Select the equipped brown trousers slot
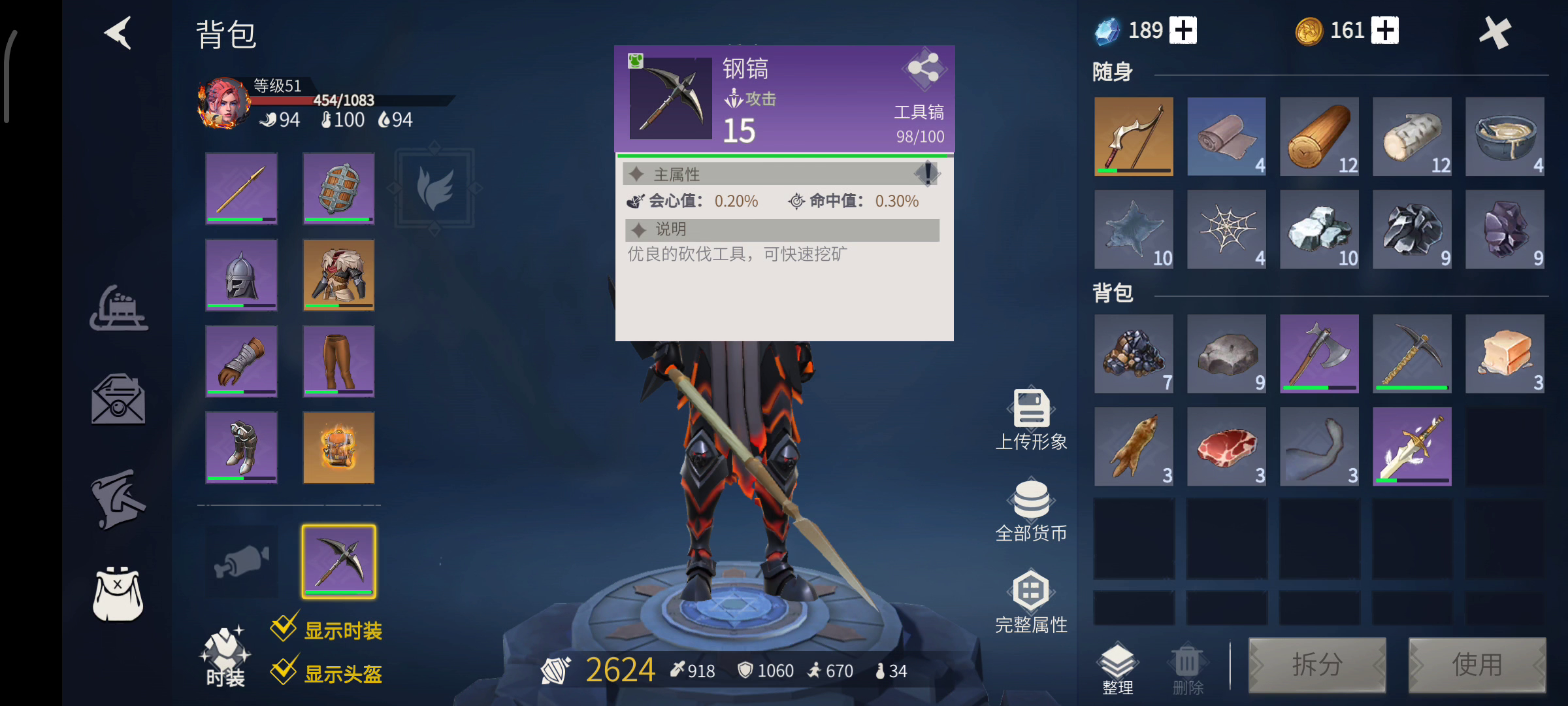Viewport: 1568px width, 706px height. (x=338, y=361)
